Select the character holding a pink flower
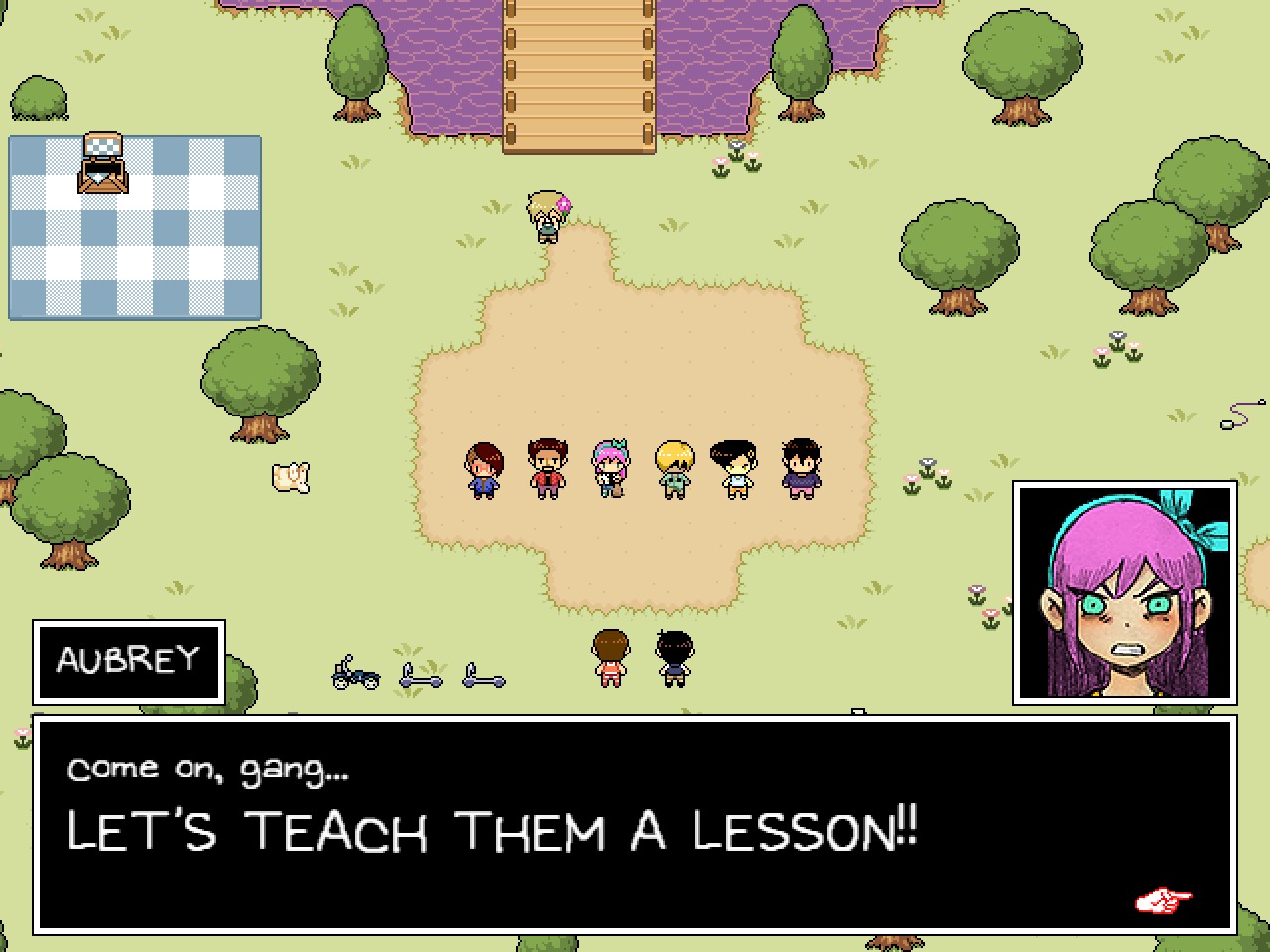The width and height of the screenshot is (1270, 952). tap(544, 216)
